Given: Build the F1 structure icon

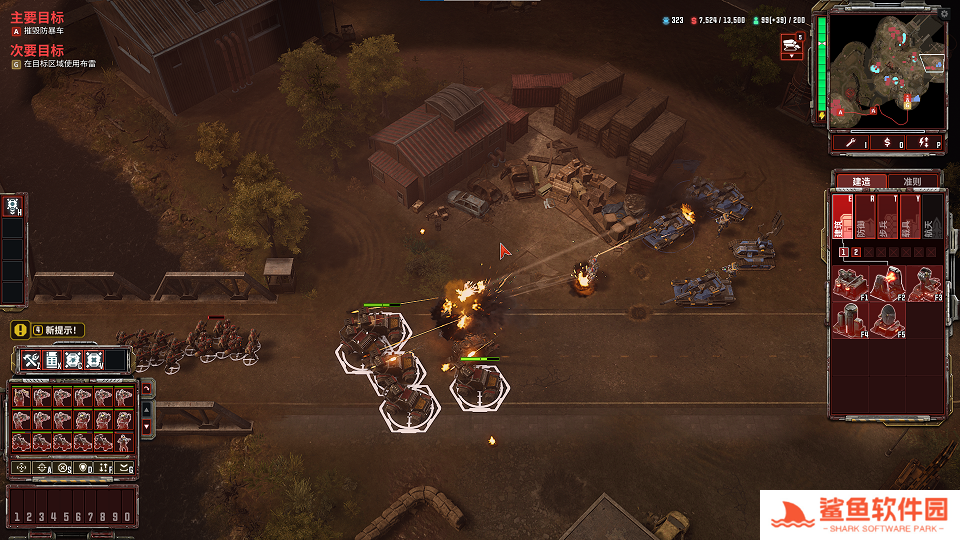Looking at the screenshot, I should [x=850, y=283].
